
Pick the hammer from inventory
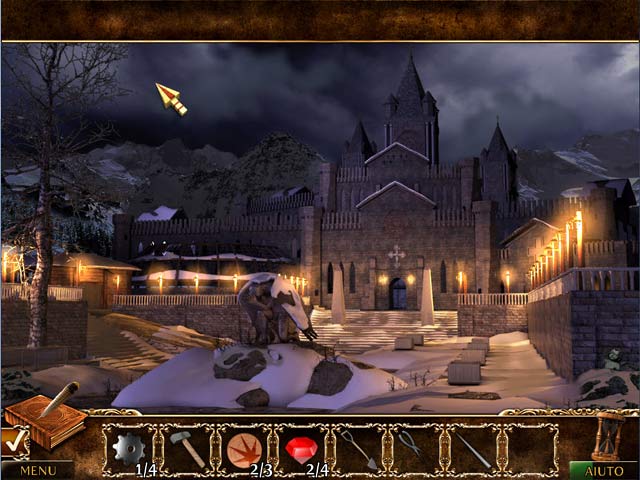tap(187, 448)
